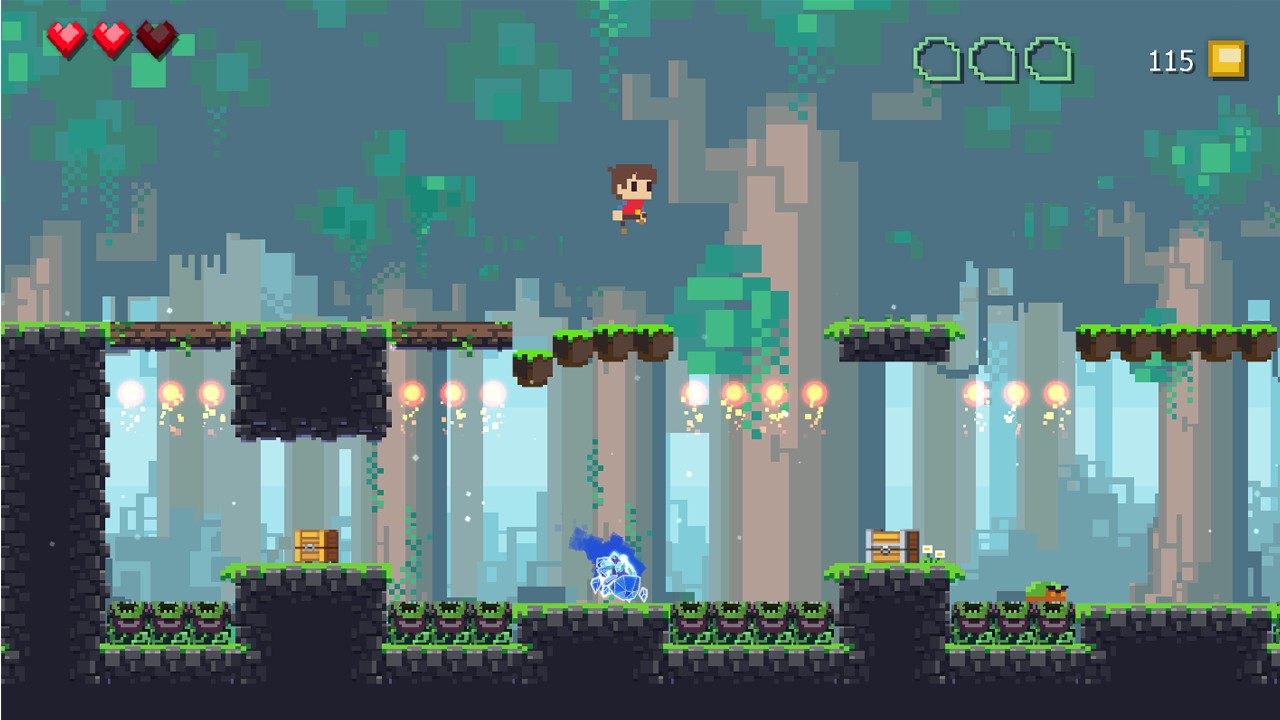Viewport: 1280px width, 720px height.
Task: Click the jumping boy character
Action: pyautogui.click(x=633, y=195)
